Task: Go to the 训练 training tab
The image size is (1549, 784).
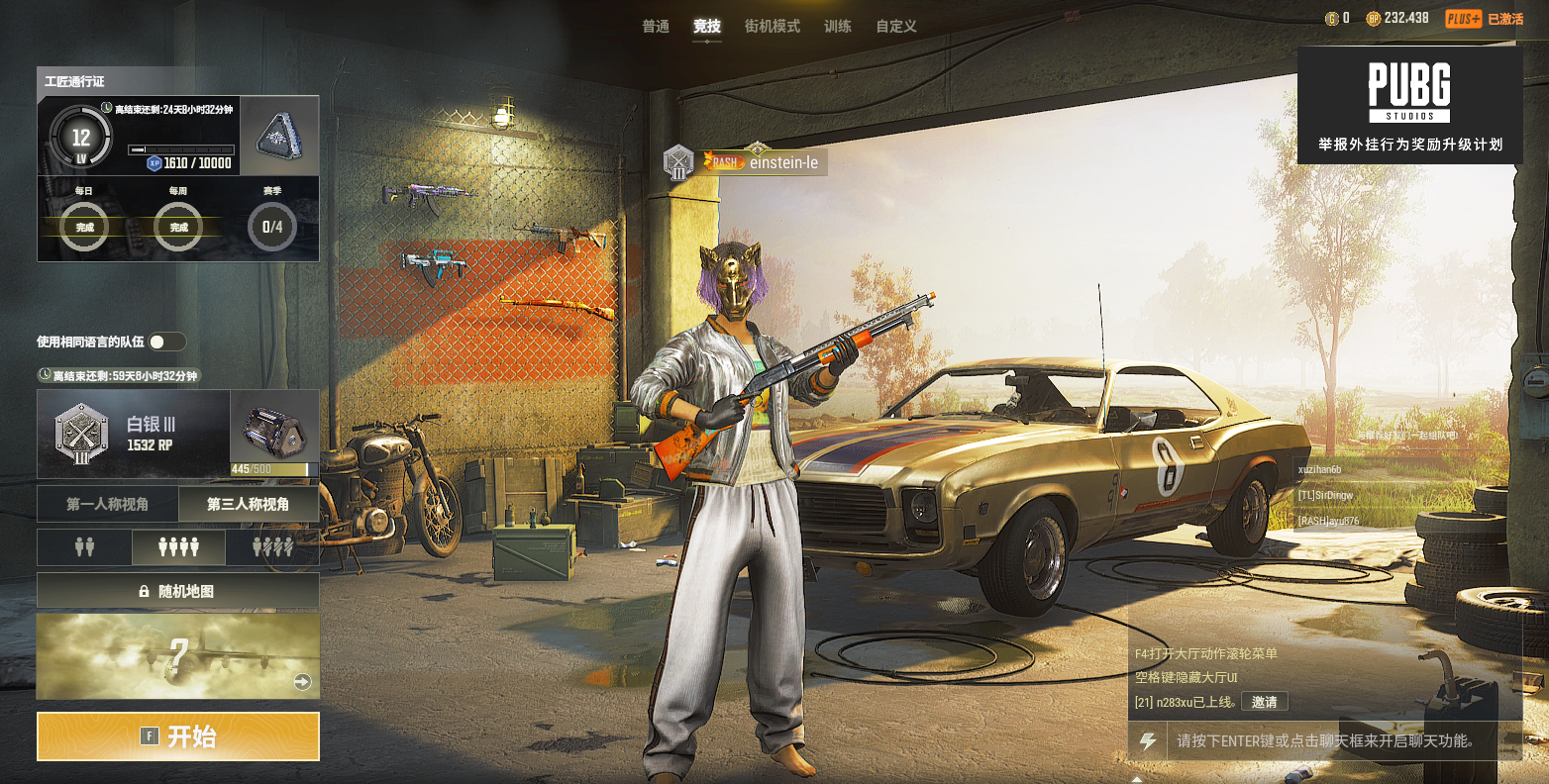Action: pyautogui.click(x=838, y=27)
